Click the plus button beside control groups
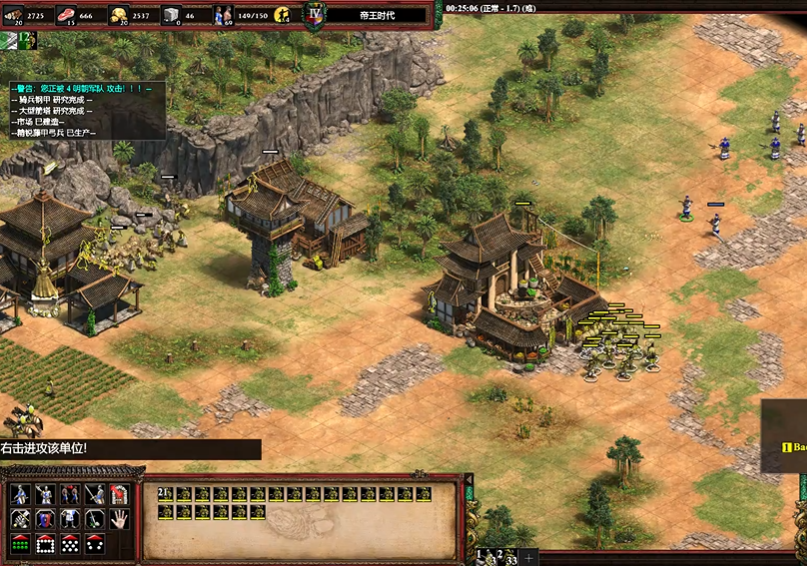Screen dimensions: 807x566 coord(529,557)
